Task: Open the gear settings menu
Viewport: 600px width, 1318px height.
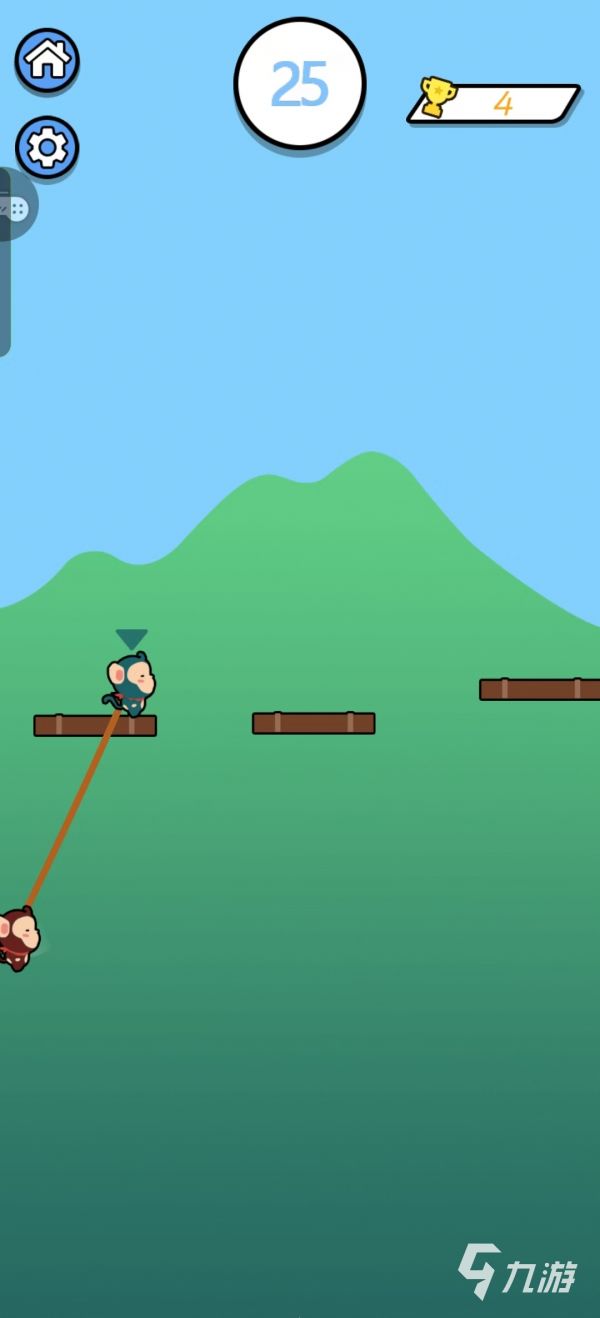Action: 47,148
